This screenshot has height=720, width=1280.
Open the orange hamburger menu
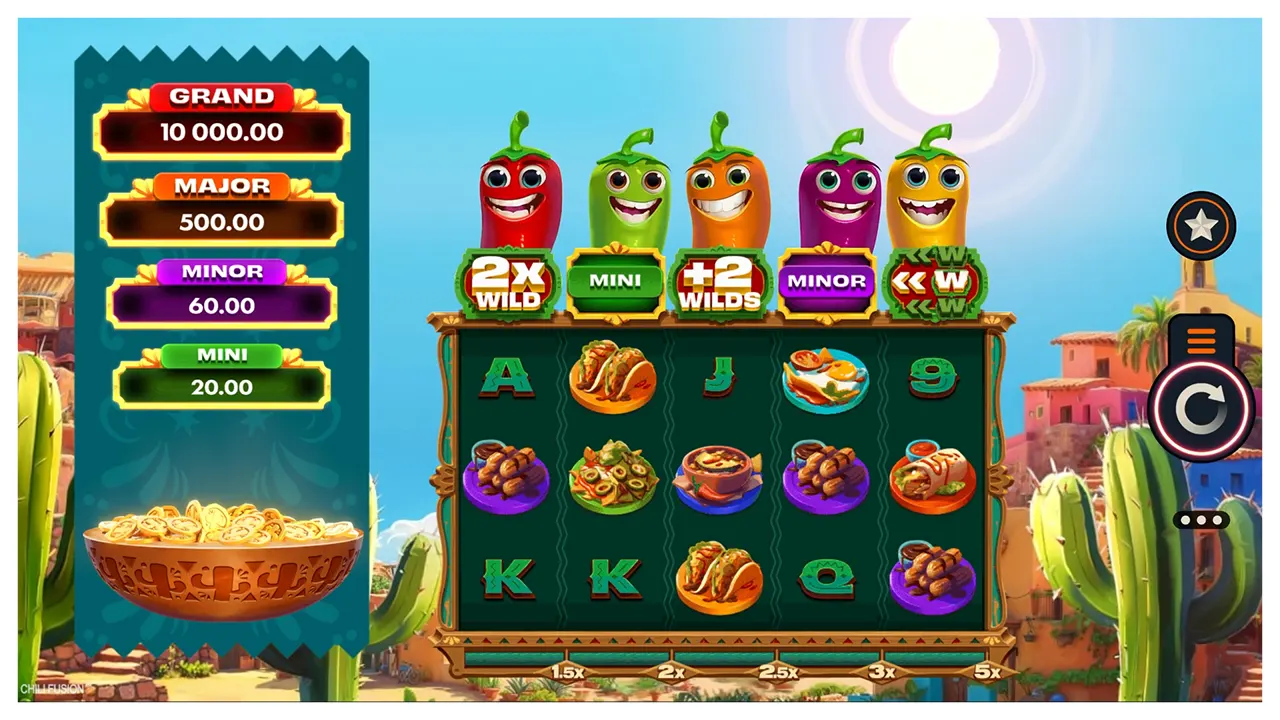pyautogui.click(x=1201, y=341)
